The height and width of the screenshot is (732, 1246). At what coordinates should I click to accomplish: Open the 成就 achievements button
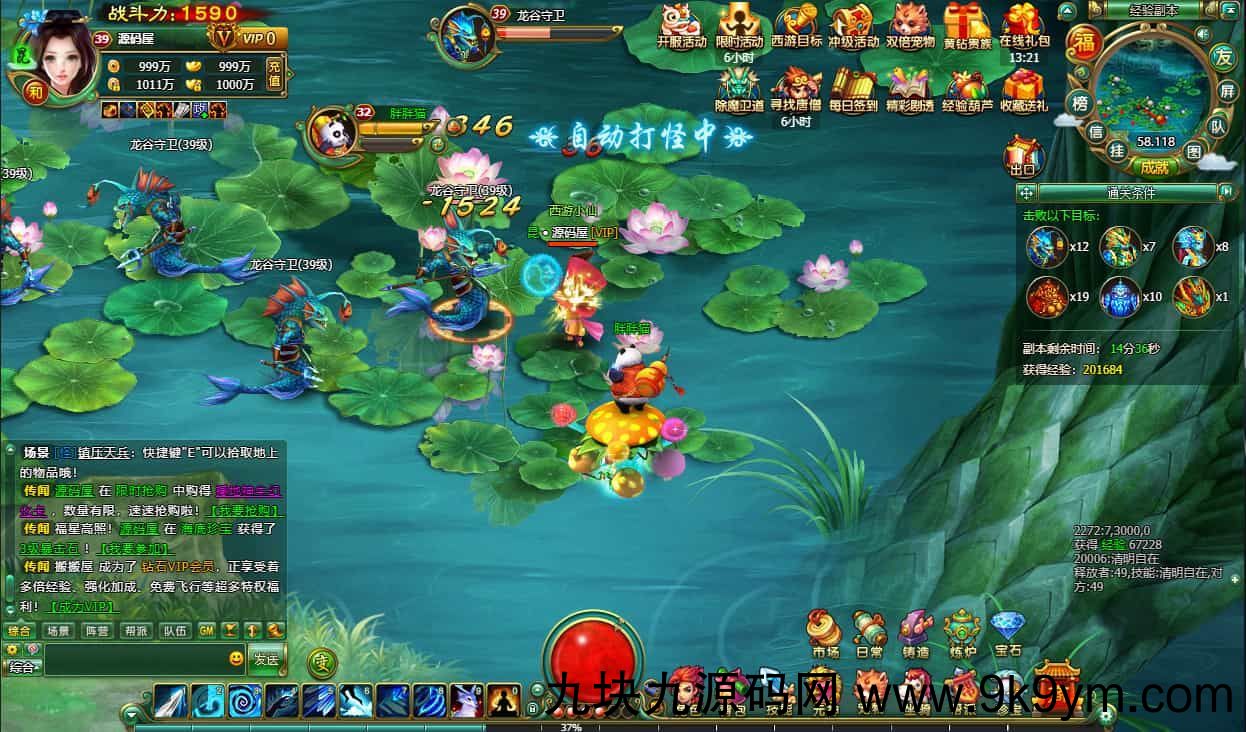(1153, 167)
